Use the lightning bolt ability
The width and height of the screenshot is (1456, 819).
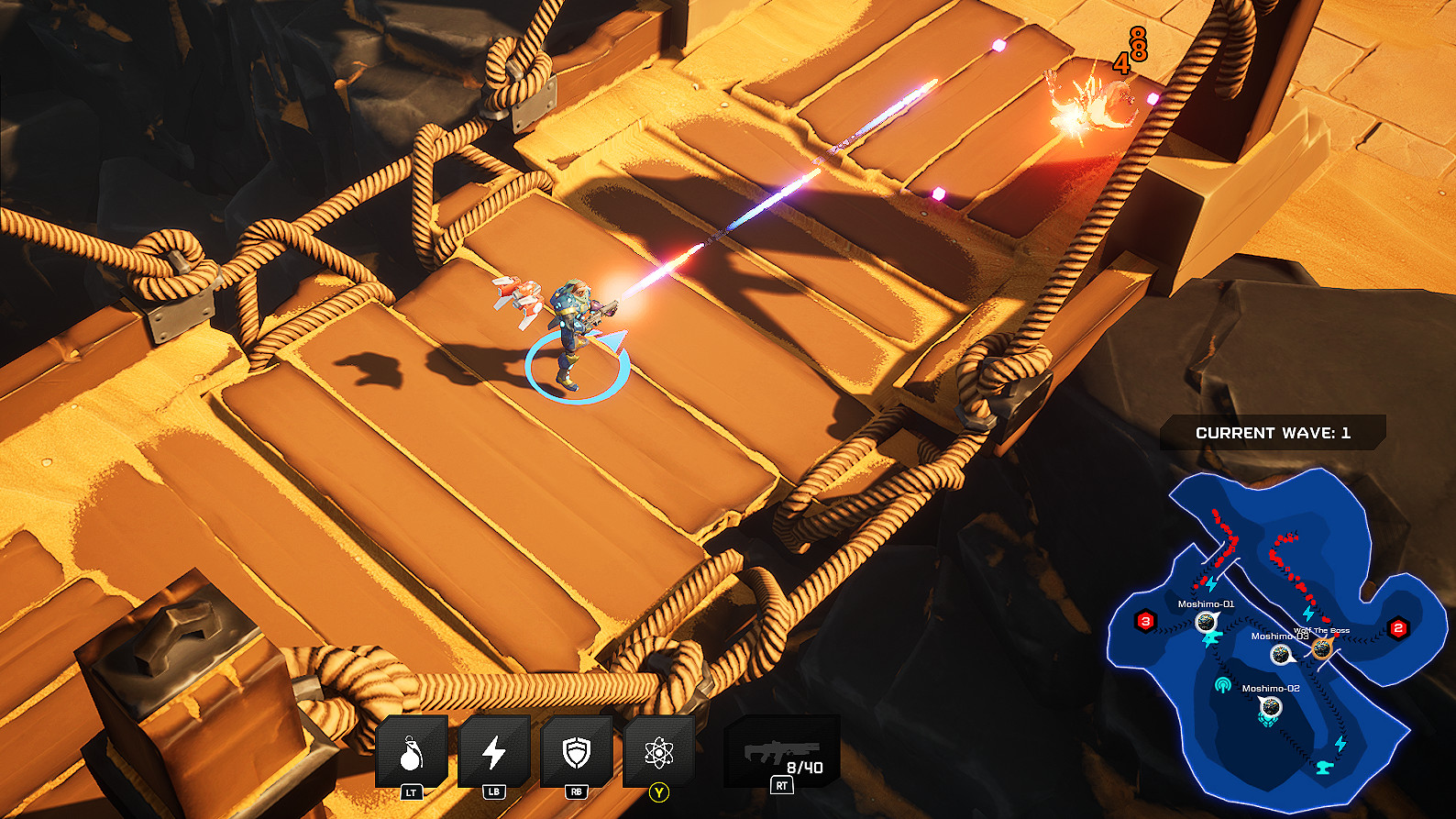coord(494,754)
